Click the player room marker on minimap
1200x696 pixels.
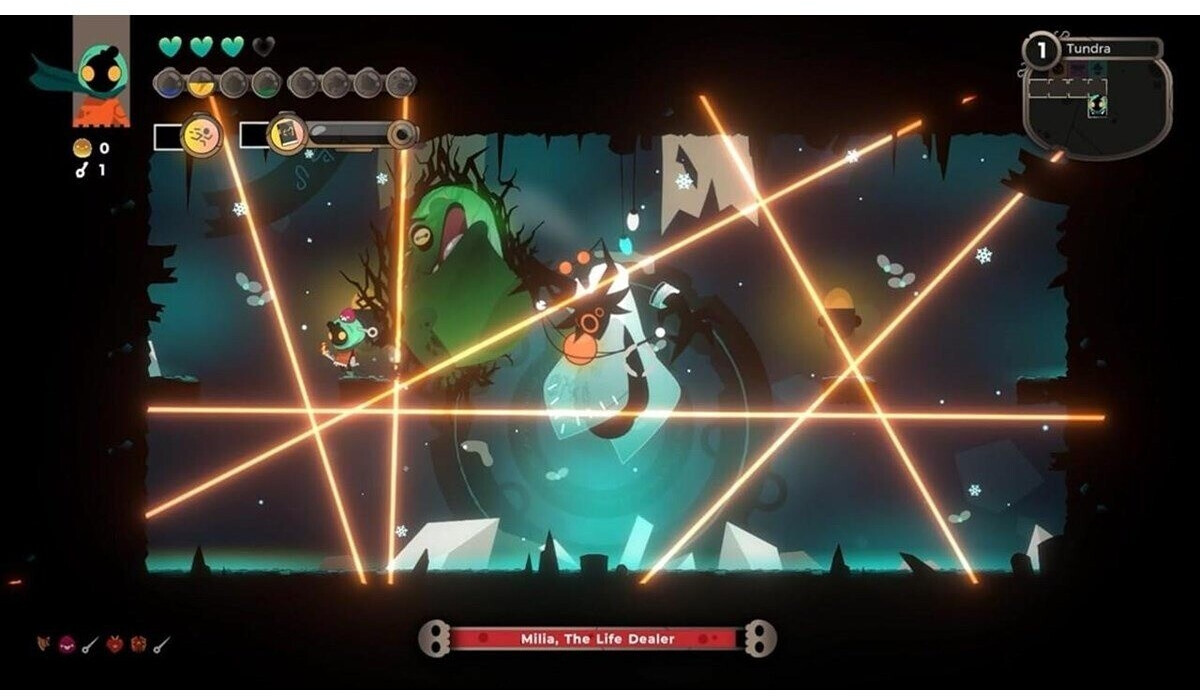1097,104
